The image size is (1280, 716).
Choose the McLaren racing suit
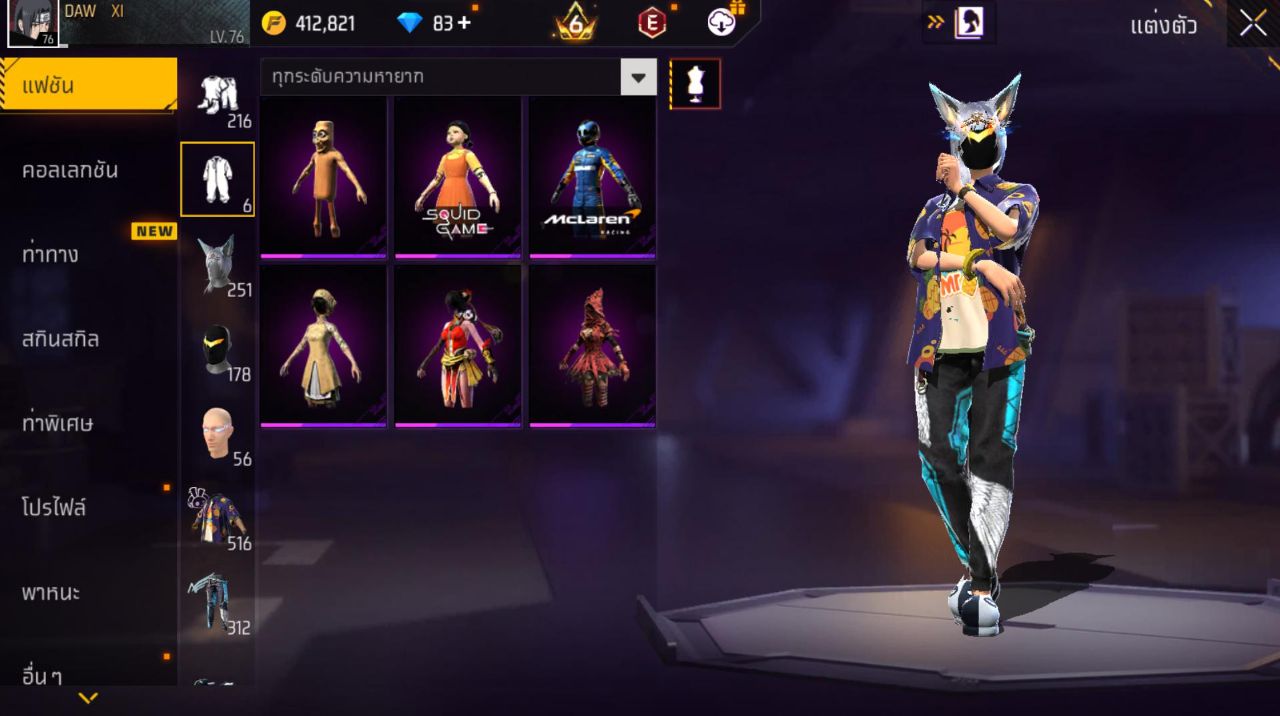click(x=592, y=176)
